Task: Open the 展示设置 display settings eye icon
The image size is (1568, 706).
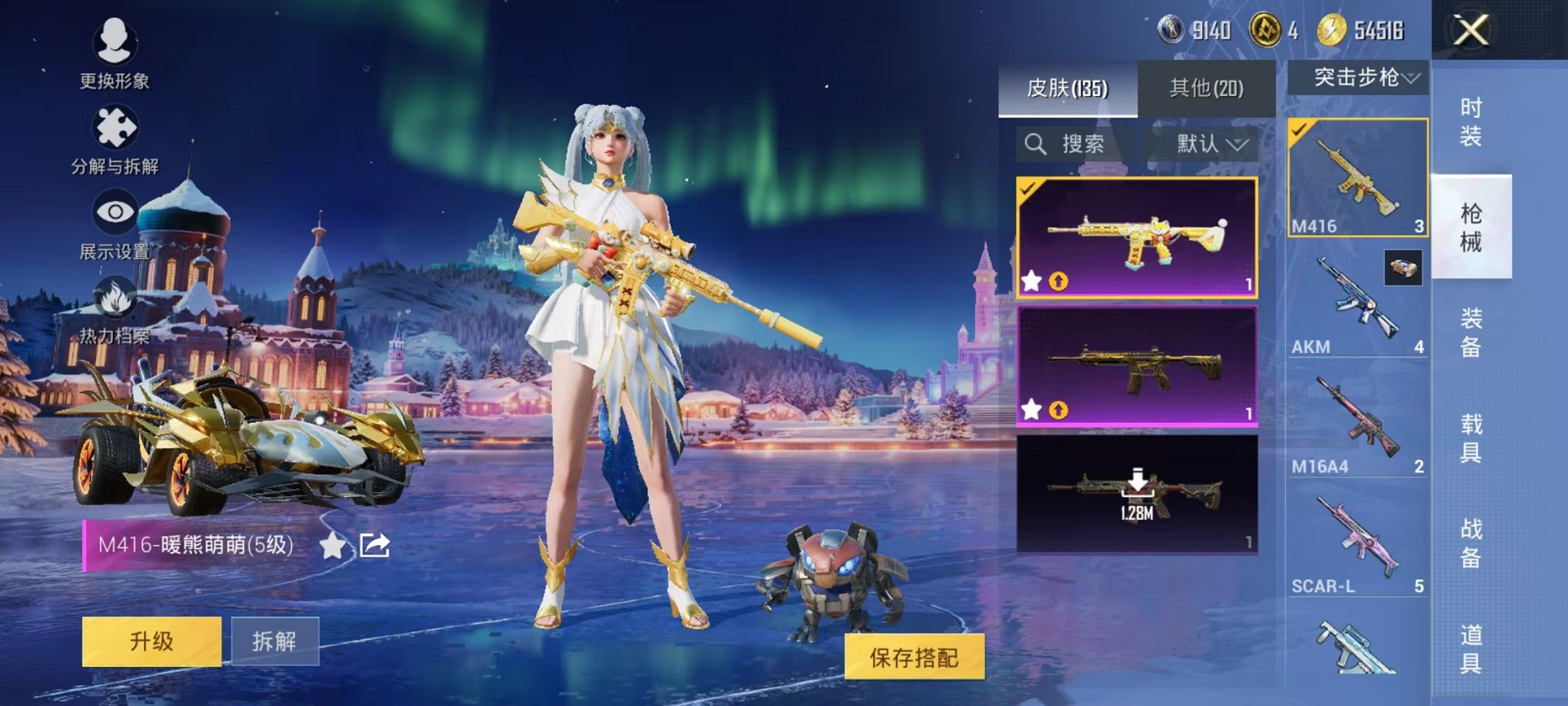Action: pyautogui.click(x=114, y=211)
